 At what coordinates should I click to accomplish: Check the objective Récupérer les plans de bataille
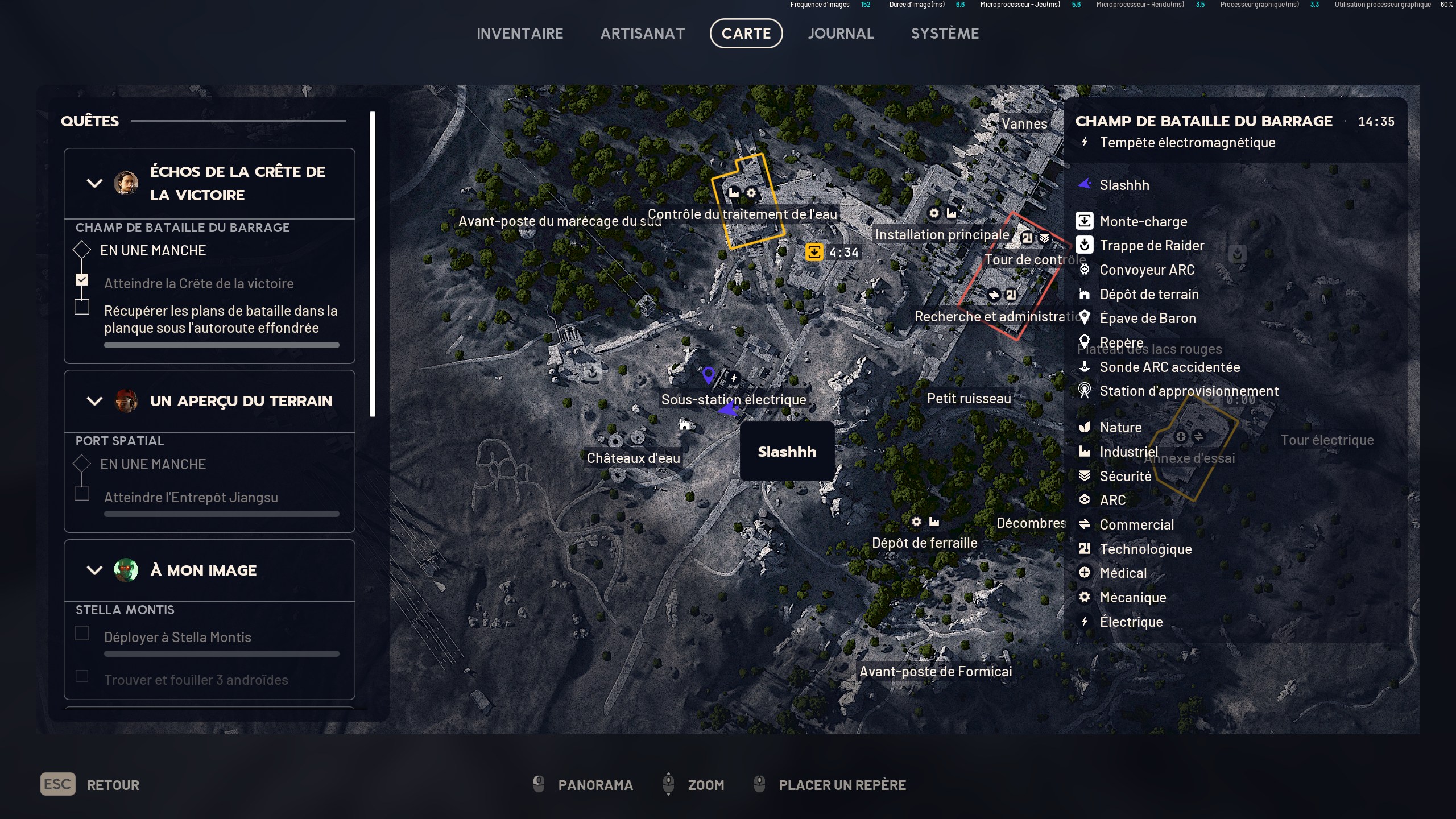[x=82, y=306]
